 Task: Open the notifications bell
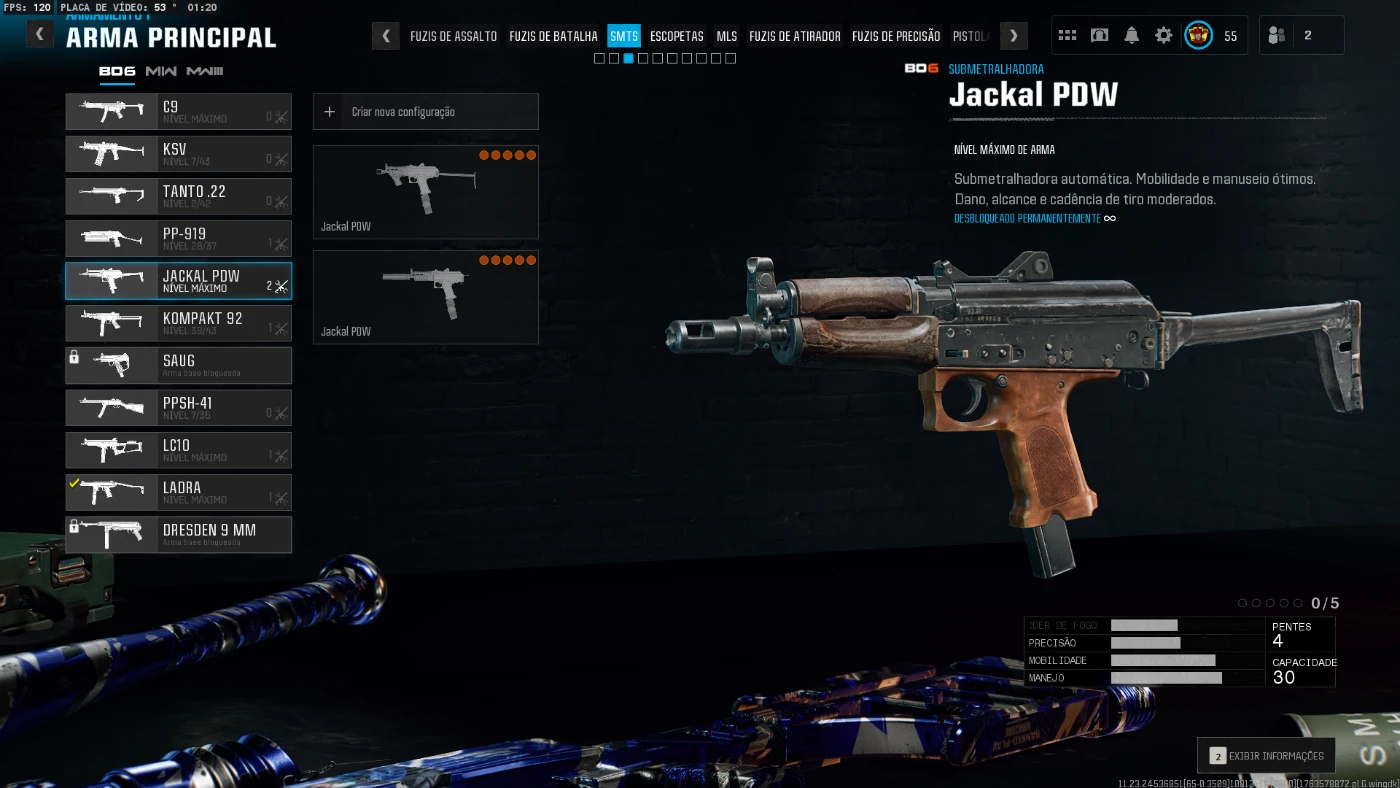click(1132, 36)
